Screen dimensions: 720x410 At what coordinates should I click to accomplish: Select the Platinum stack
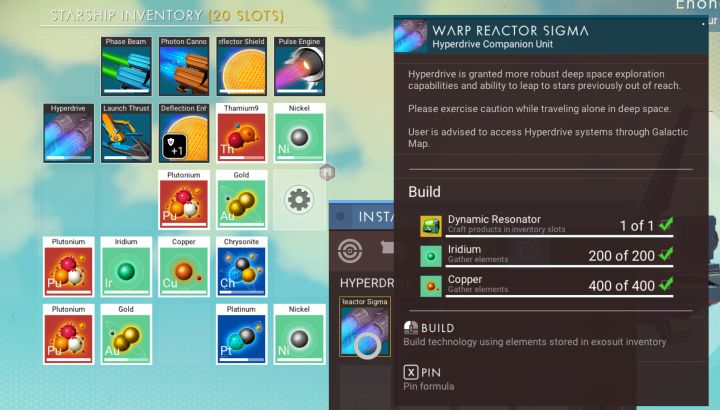(242, 333)
